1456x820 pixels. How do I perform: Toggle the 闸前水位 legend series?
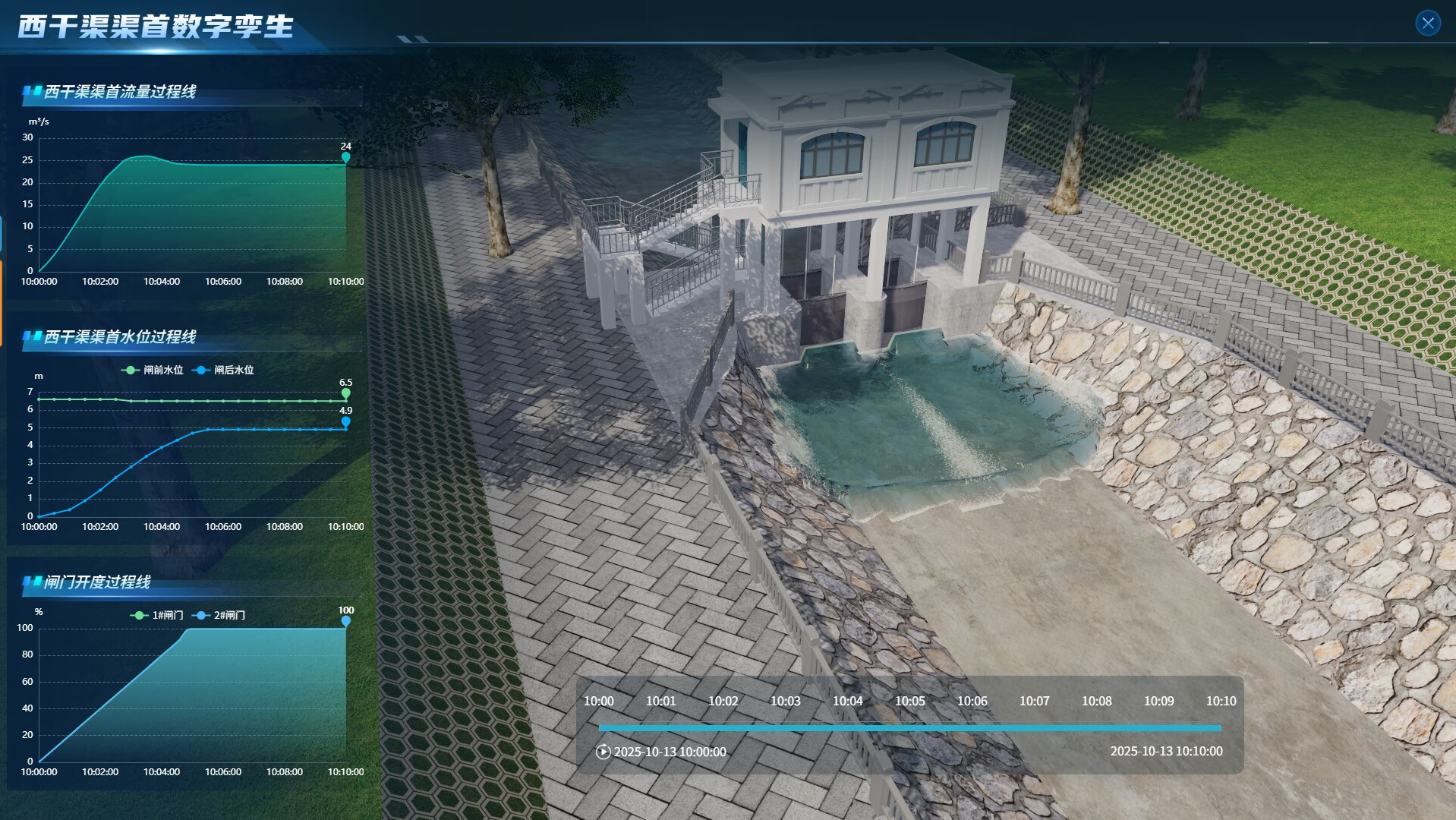pyautogui.click(x=153, y=370)
